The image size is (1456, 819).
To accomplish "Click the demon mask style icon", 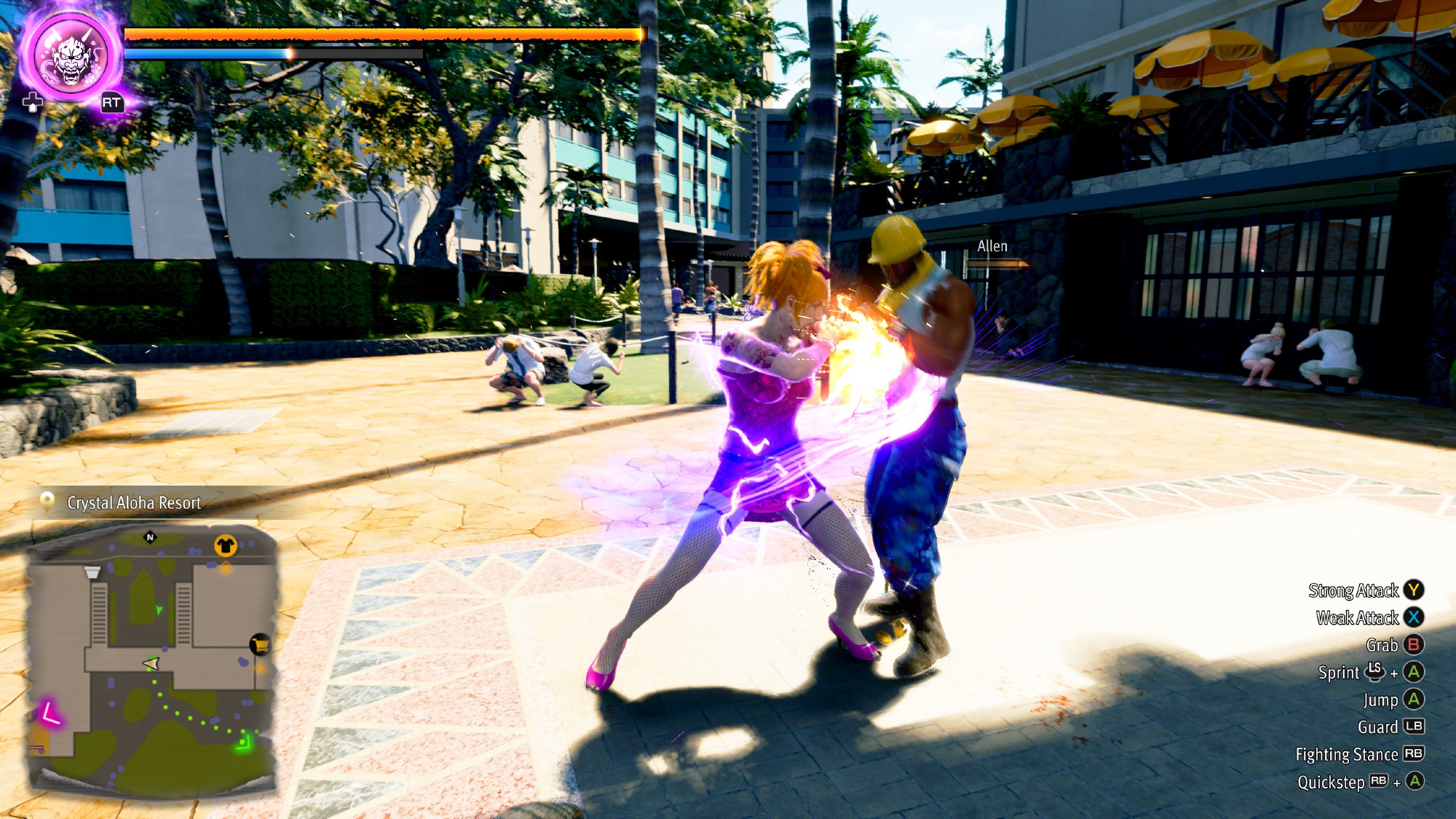I will pyautogui.click(x=71, y=57).
